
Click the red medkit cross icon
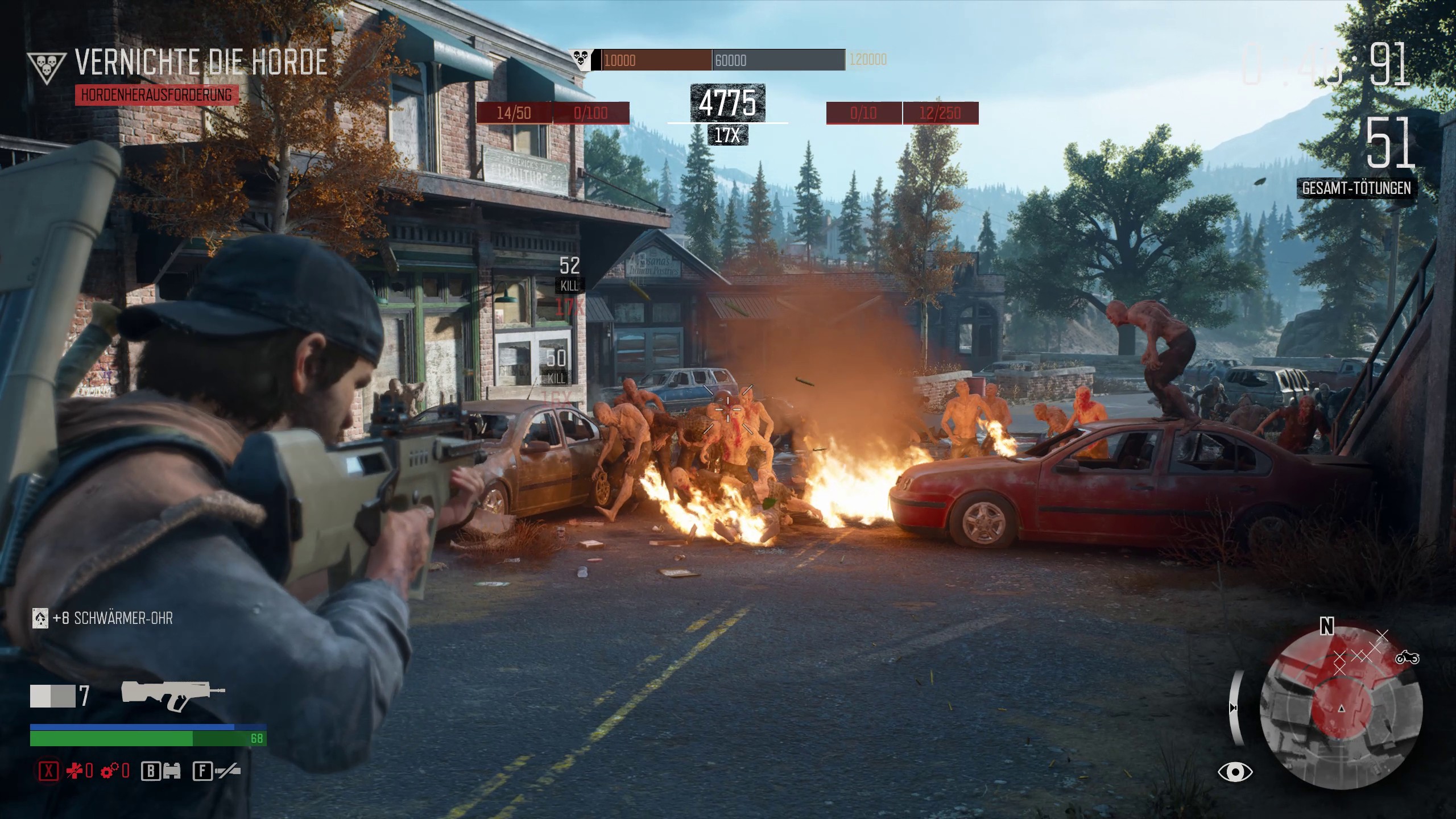coord(74,771)
